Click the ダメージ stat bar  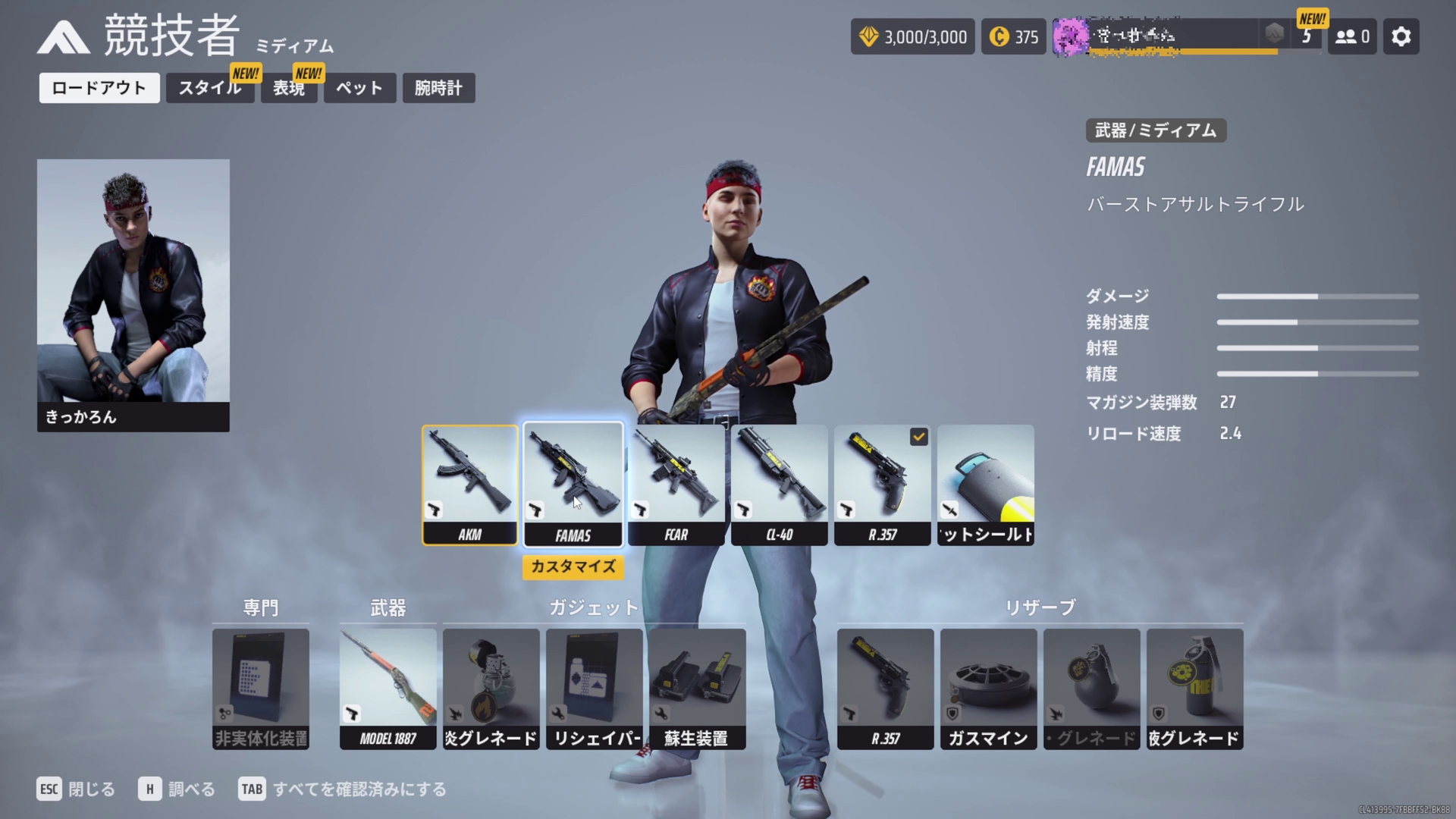(x=1317, y=297)
